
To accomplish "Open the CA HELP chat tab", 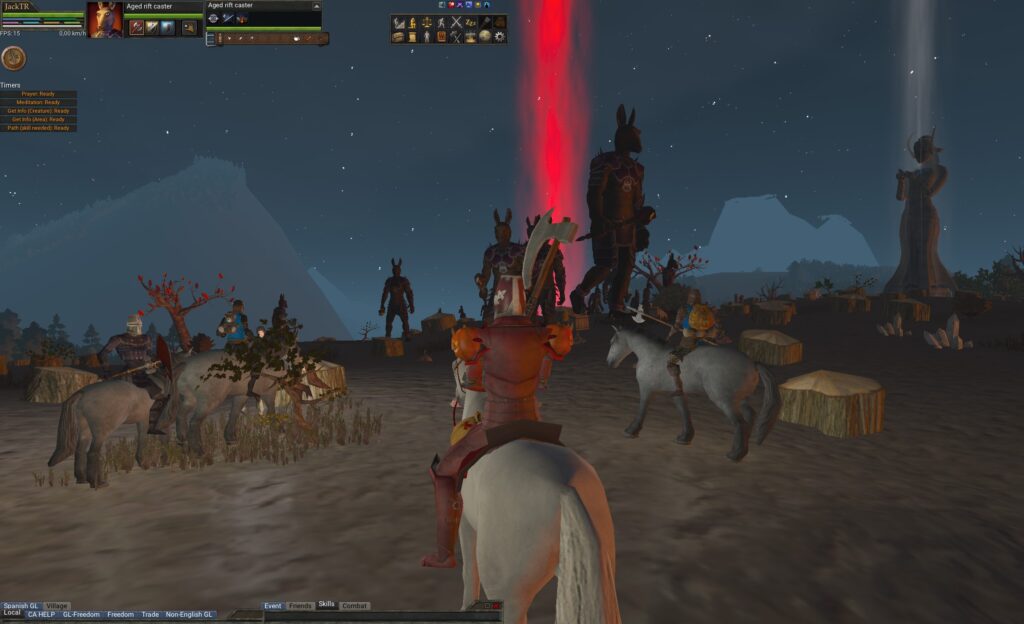I will 41,614.
